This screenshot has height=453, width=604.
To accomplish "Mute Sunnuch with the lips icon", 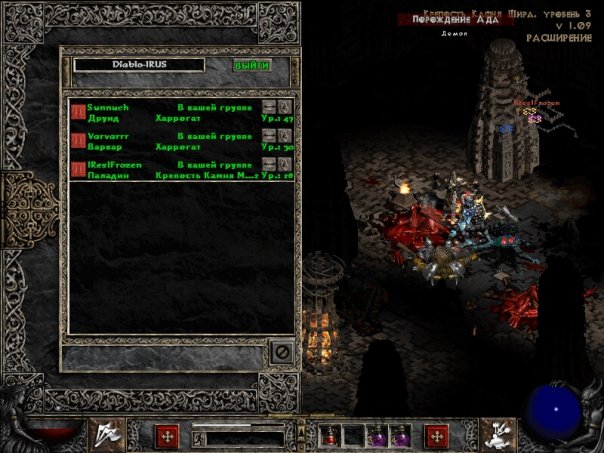I will tap(269, 106).
